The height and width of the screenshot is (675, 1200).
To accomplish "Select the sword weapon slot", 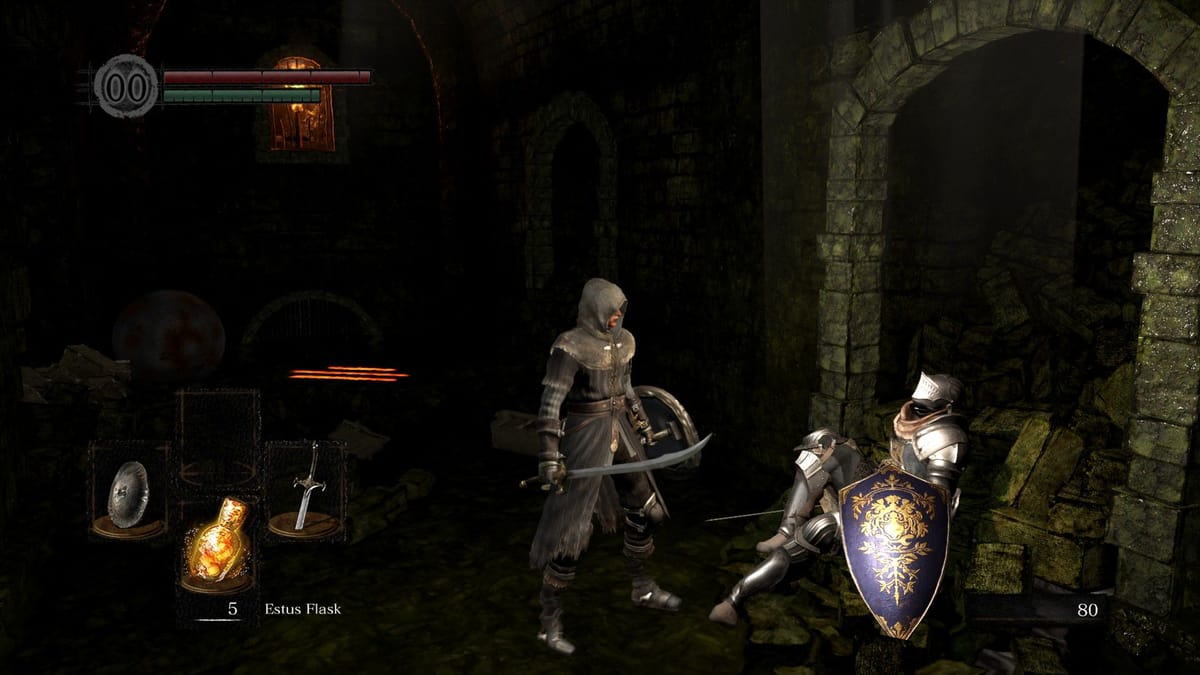I will [x=306, y=490].
